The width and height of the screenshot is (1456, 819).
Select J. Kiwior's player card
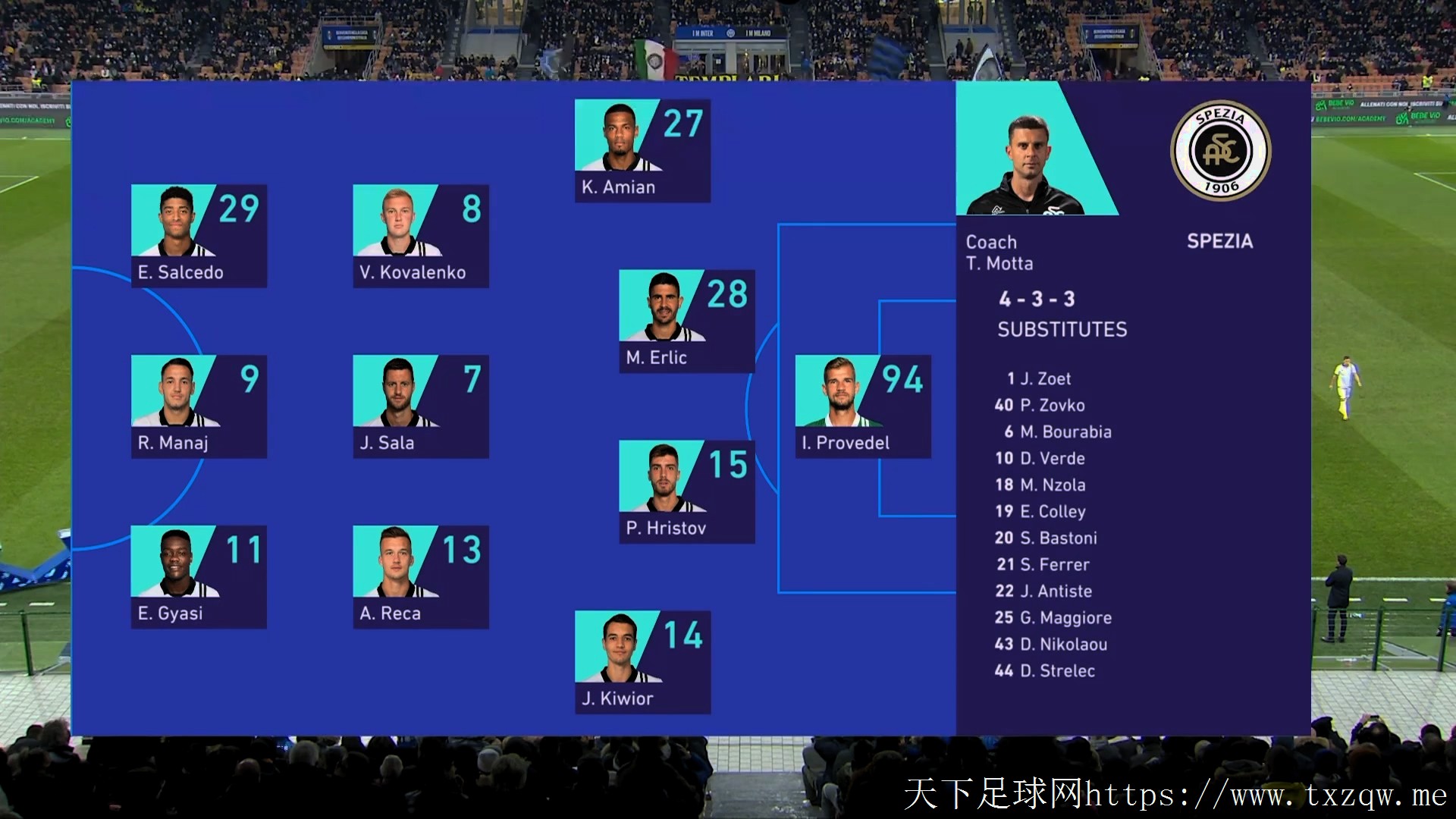click(642, 662)
